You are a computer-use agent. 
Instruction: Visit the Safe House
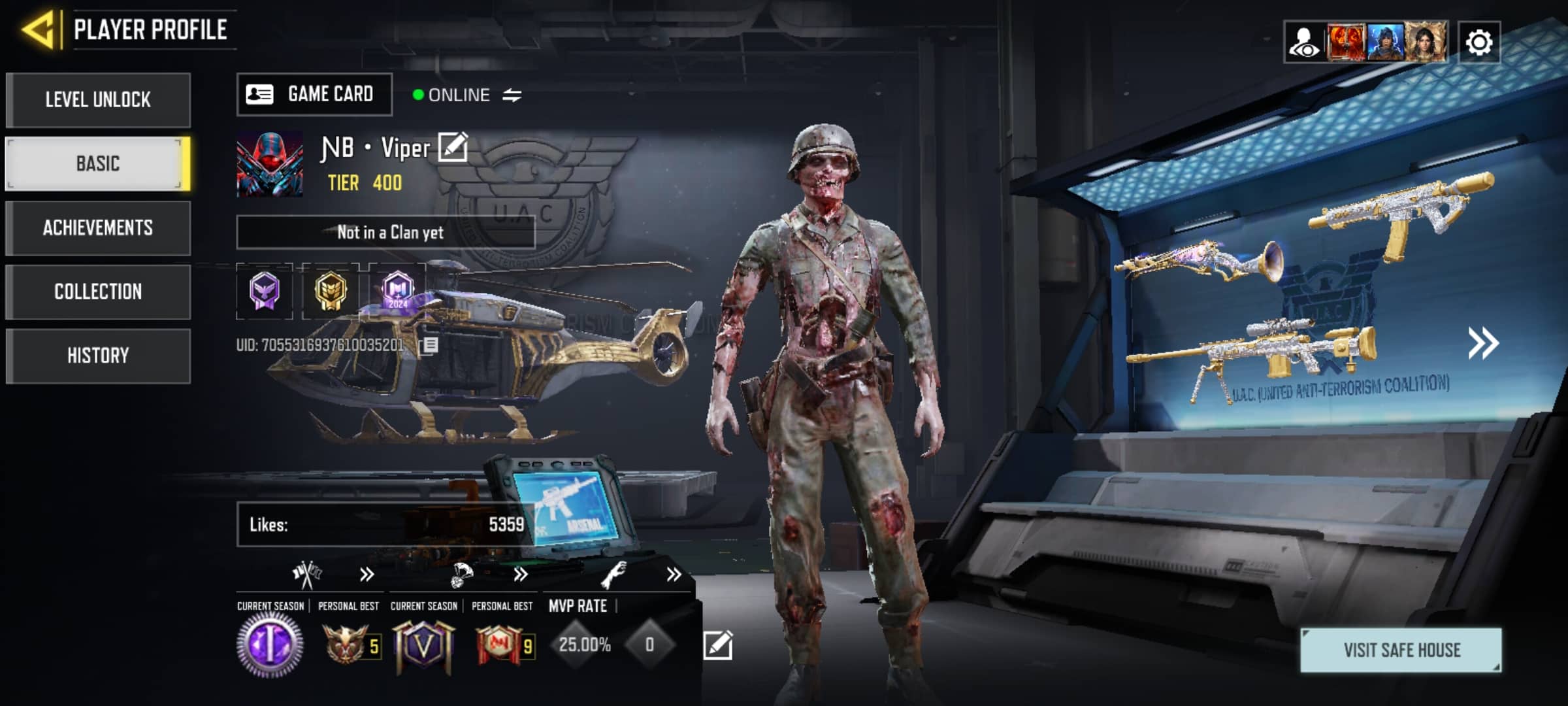pos(1401,650)
